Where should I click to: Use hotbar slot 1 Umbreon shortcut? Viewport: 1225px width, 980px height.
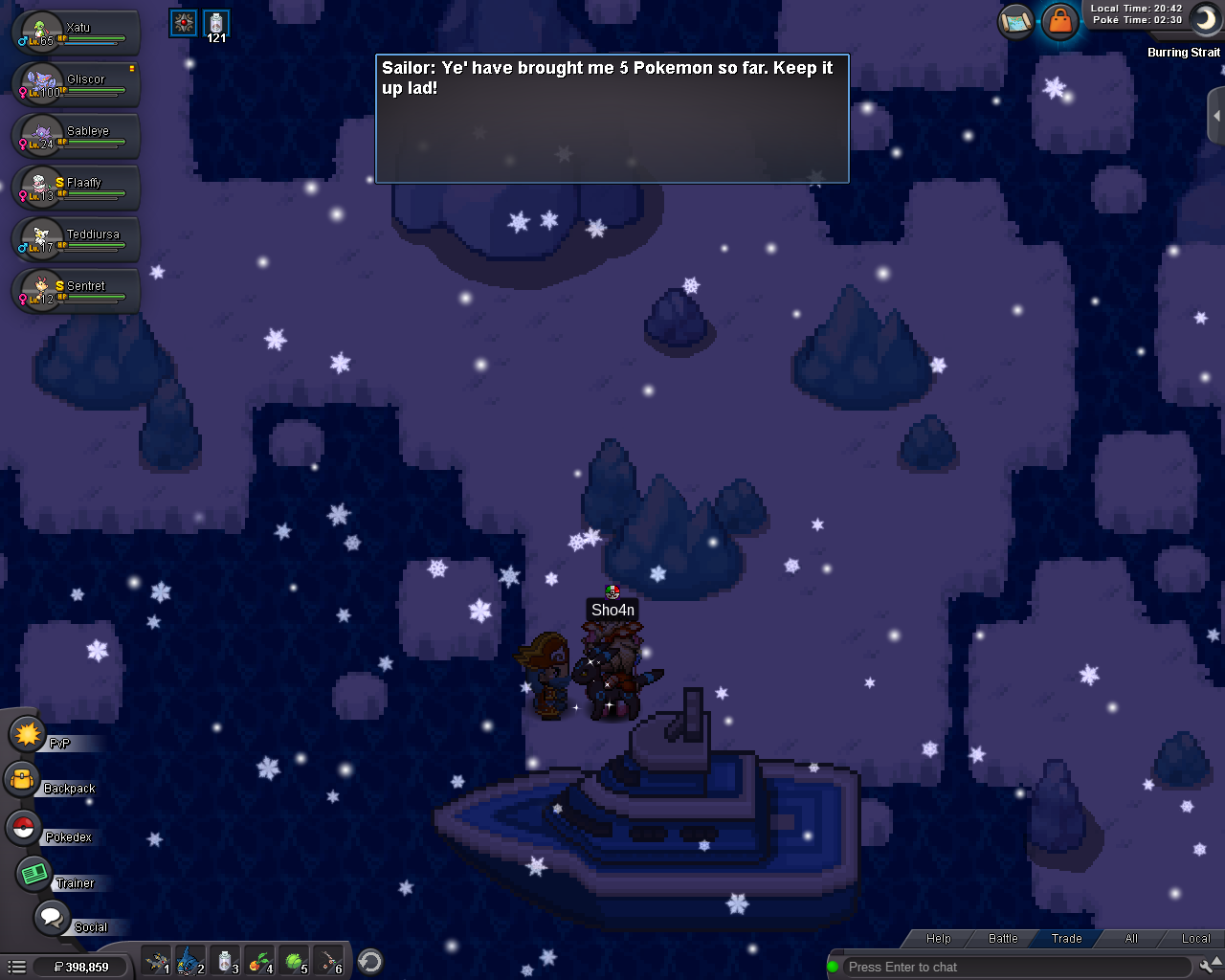point(156,961)
